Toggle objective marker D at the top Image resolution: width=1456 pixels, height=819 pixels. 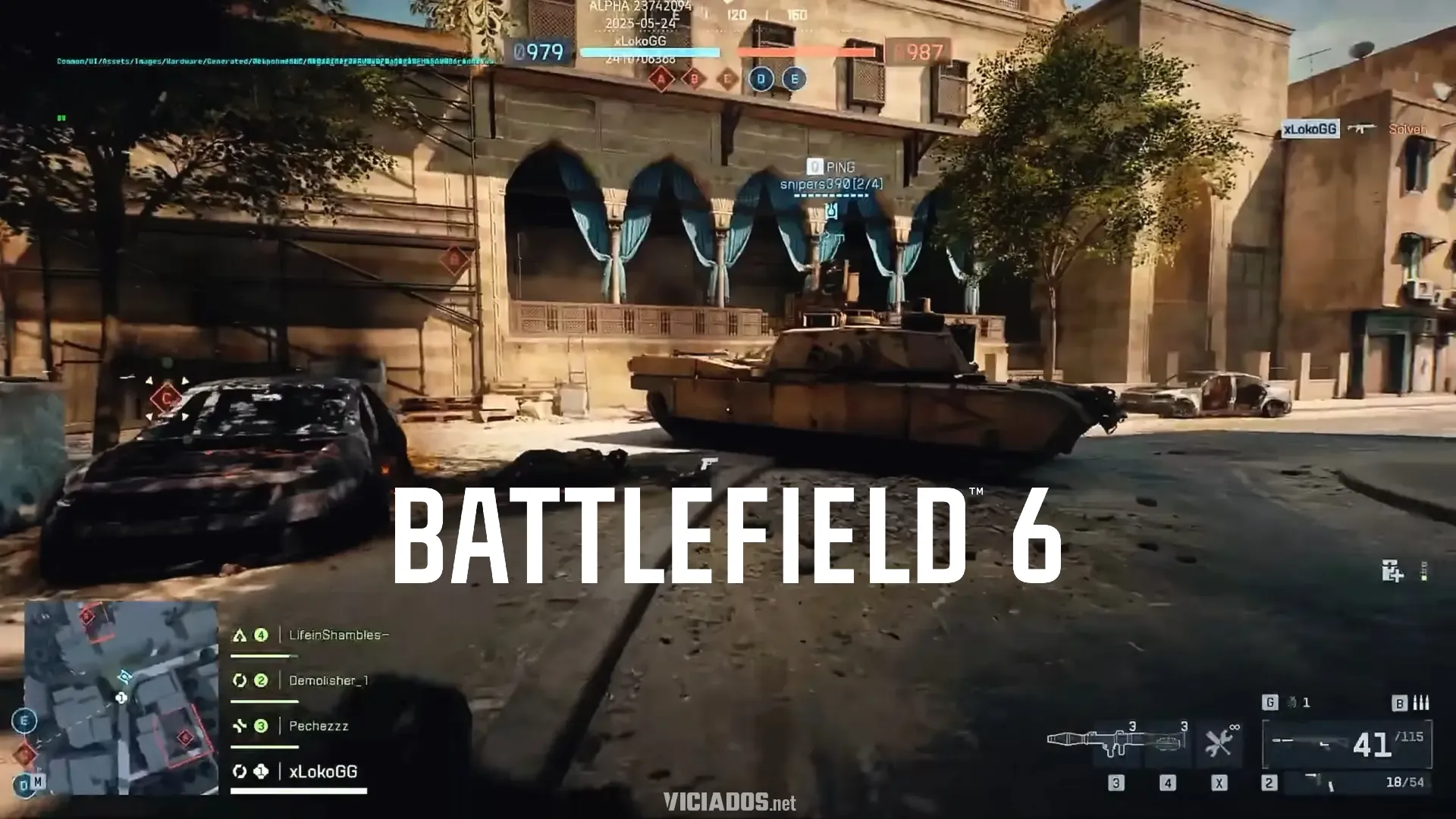point(761,78)
